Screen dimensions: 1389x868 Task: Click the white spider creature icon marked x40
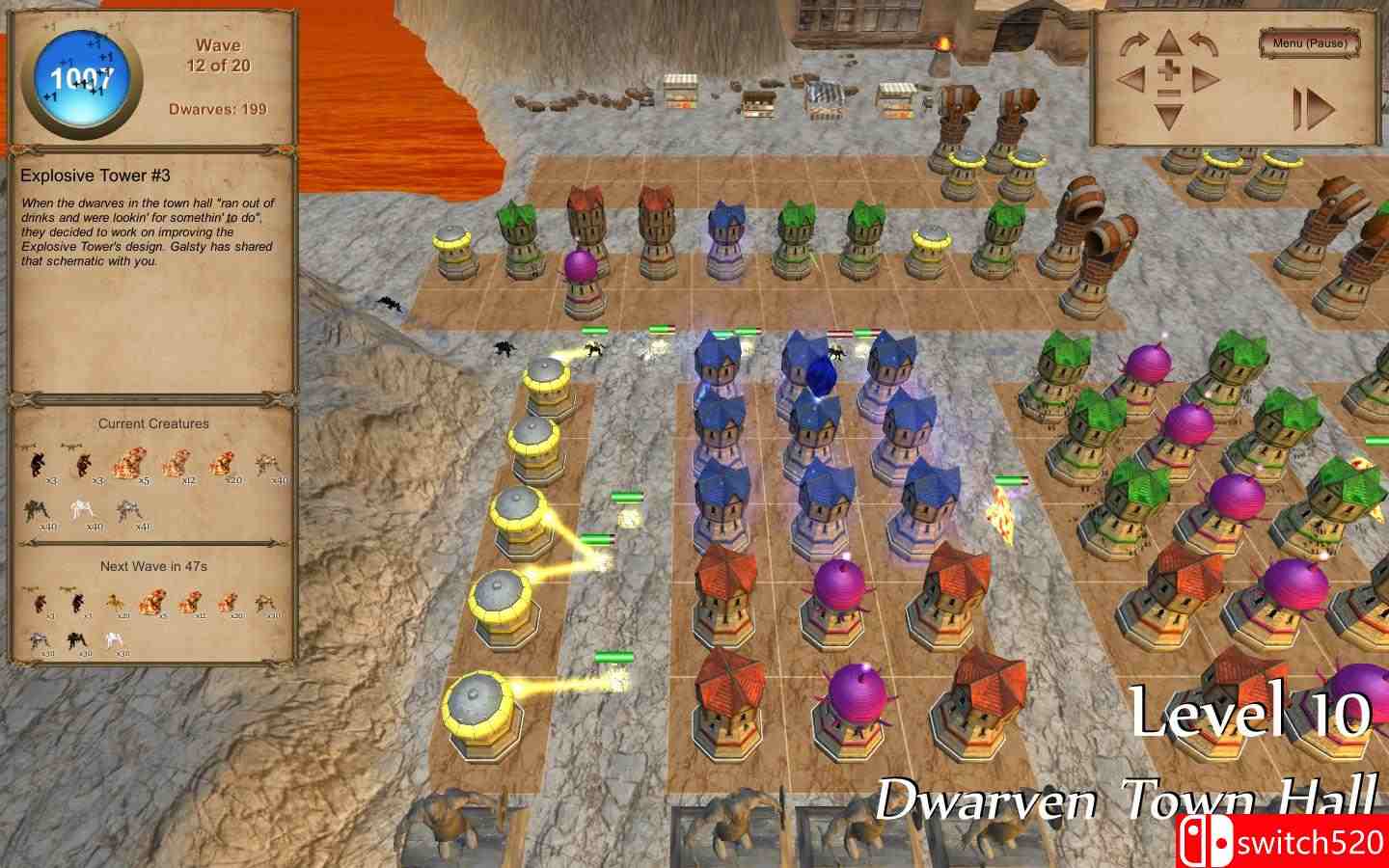(x=82, y=508)
